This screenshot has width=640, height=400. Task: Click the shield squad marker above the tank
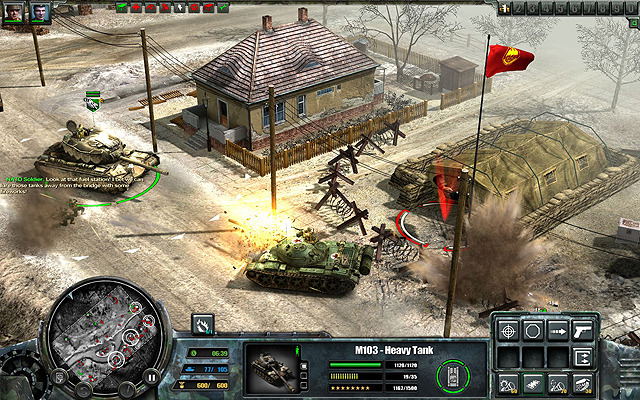click(93, 102)
